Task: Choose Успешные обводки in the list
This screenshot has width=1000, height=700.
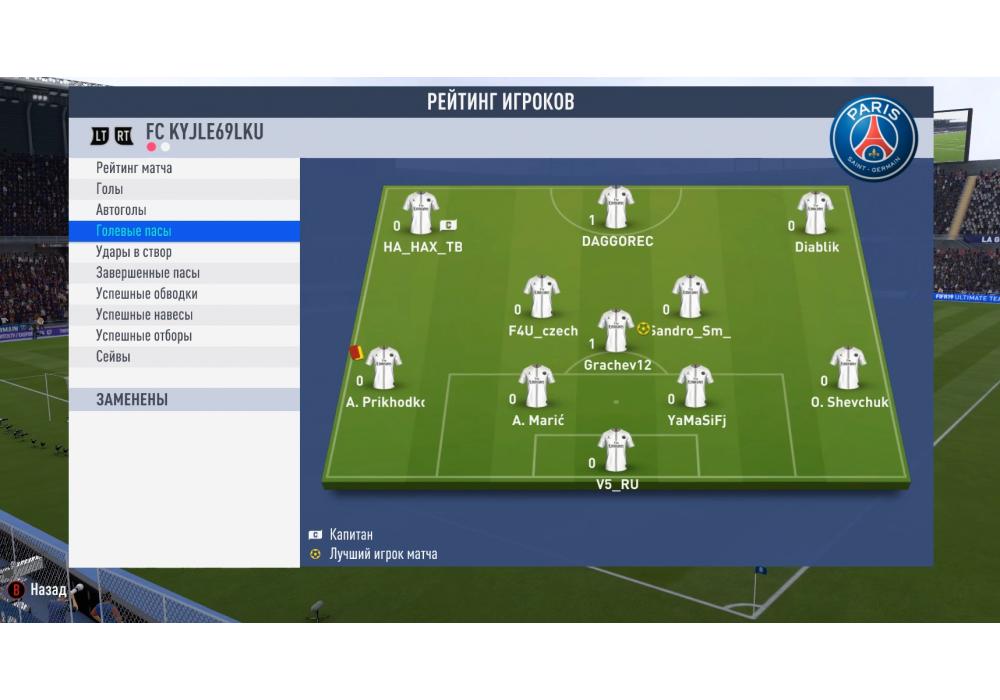Action: pyautogui.click(x=183, y=294)
